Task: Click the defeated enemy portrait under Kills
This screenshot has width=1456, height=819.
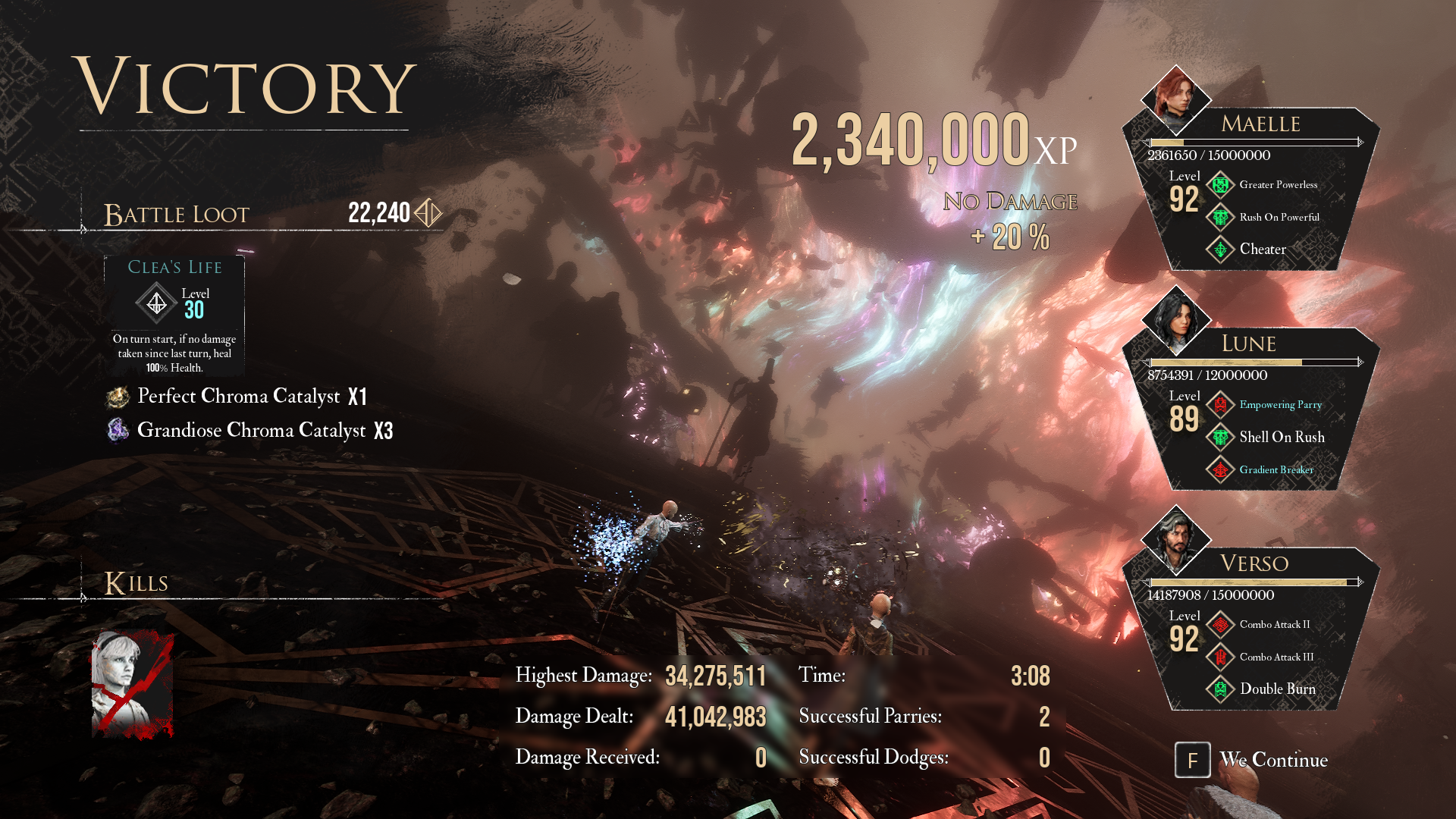Action: [x=133, y=685]
